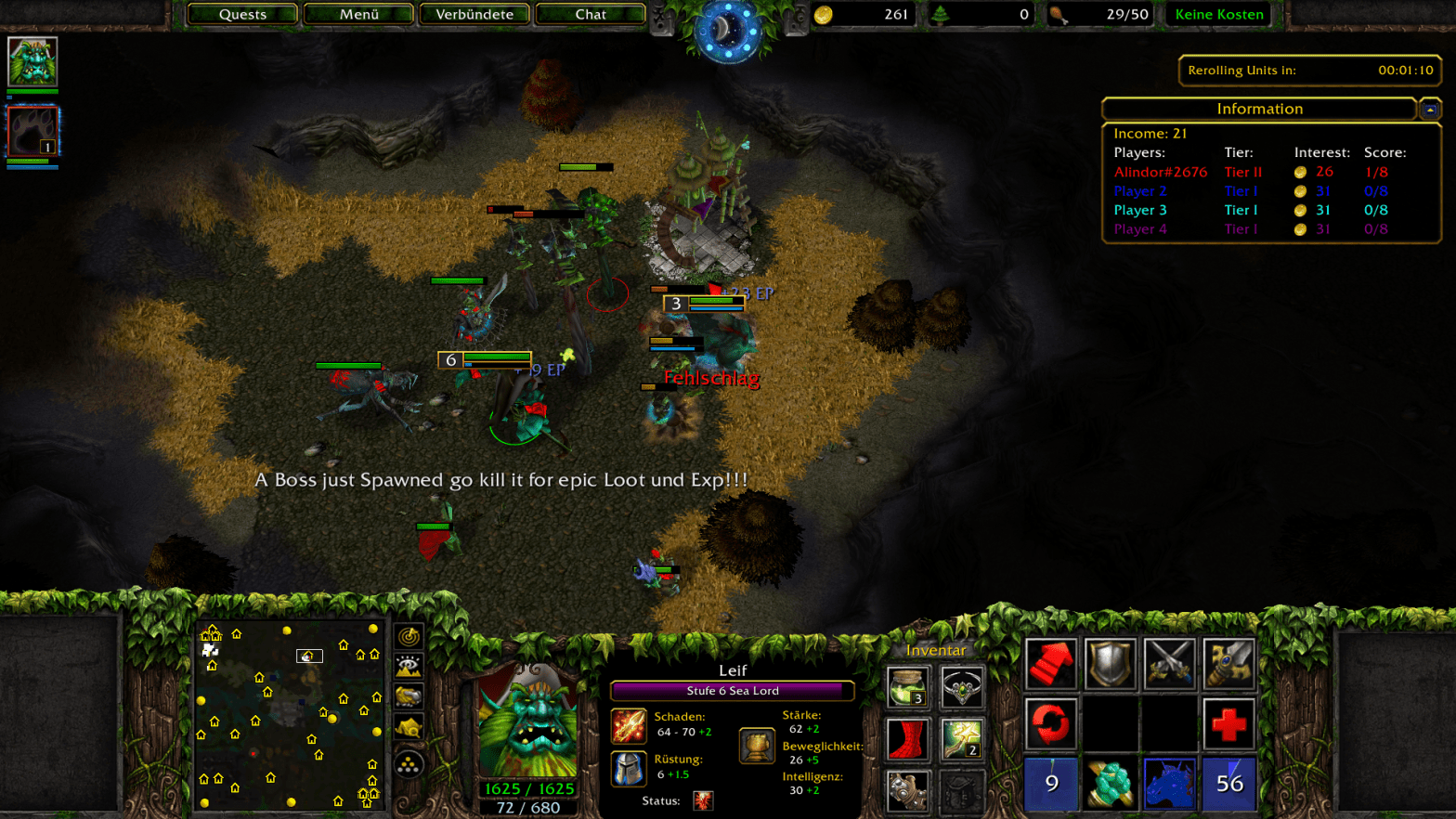Use the green potion jar item
1456x819 pixels.
[x=907, y=687]
